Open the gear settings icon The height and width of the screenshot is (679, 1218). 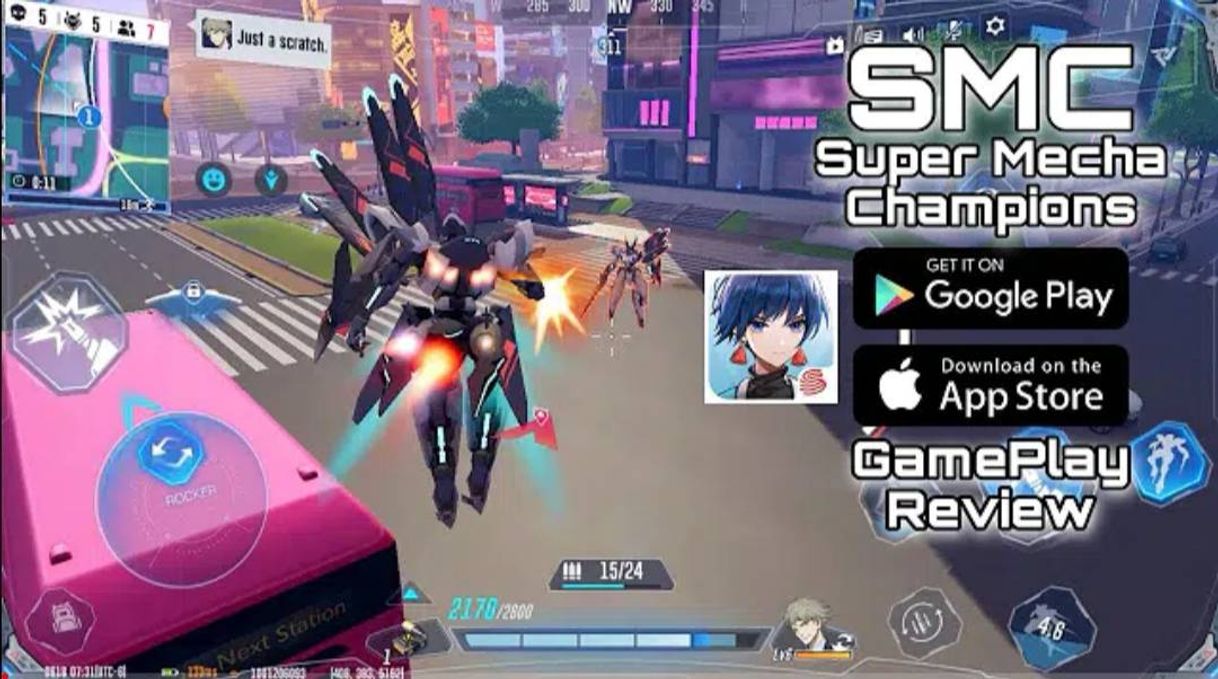point(995,27)
